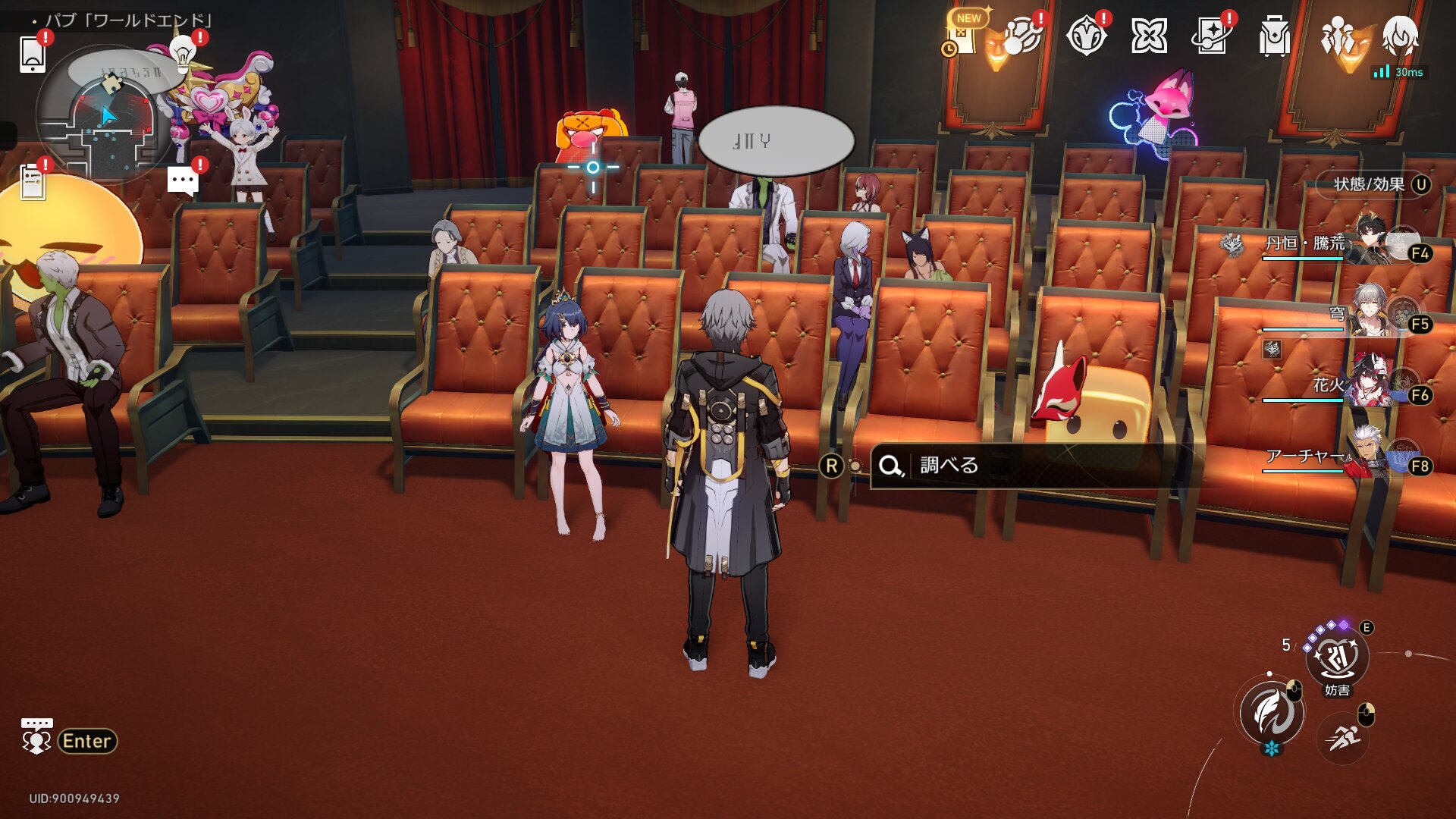Viewport: 1456px width, 819px height.
Task: Open the backpack inventory icon
Action: pos(1274,36)
